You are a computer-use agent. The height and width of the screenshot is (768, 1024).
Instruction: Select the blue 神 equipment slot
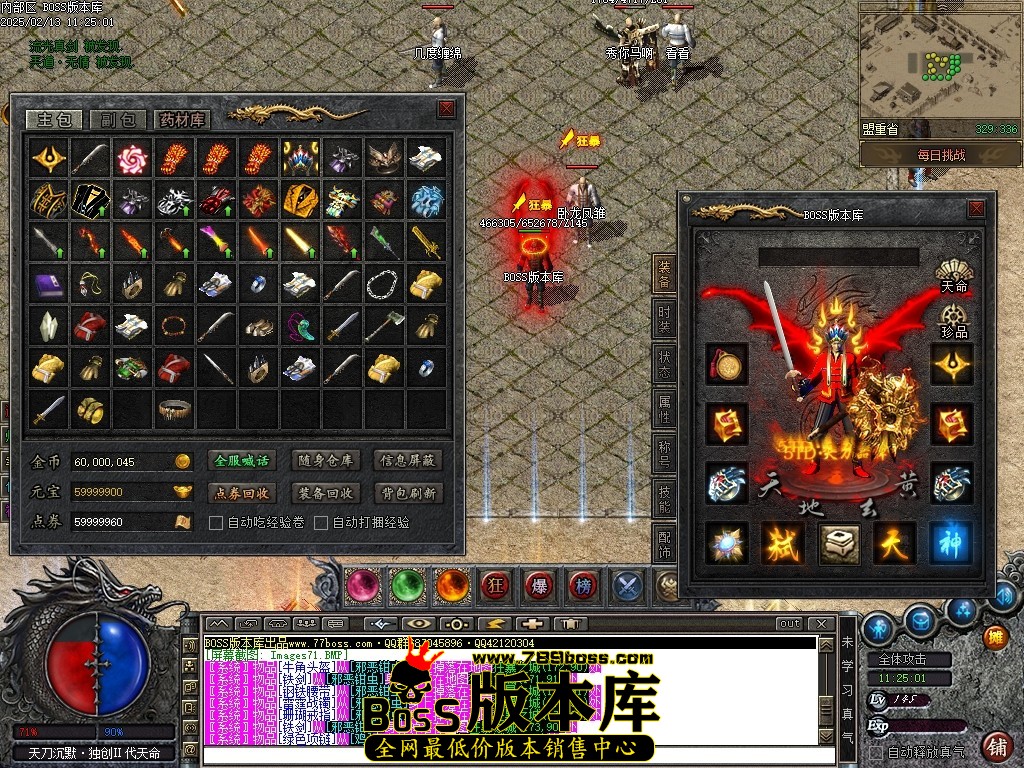(951, 542)
